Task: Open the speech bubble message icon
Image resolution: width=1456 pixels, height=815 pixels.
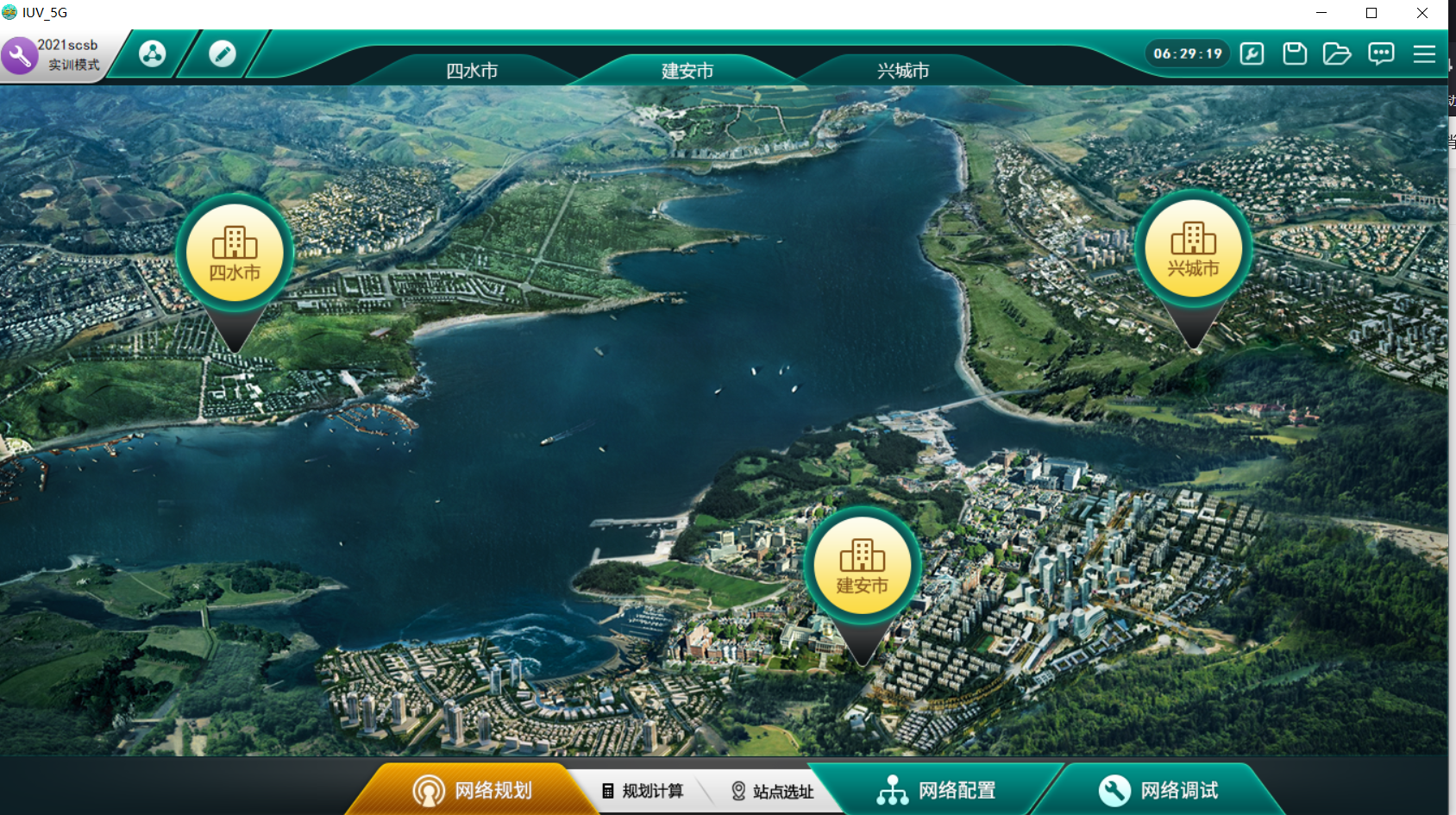Action: click(1381, 54)
